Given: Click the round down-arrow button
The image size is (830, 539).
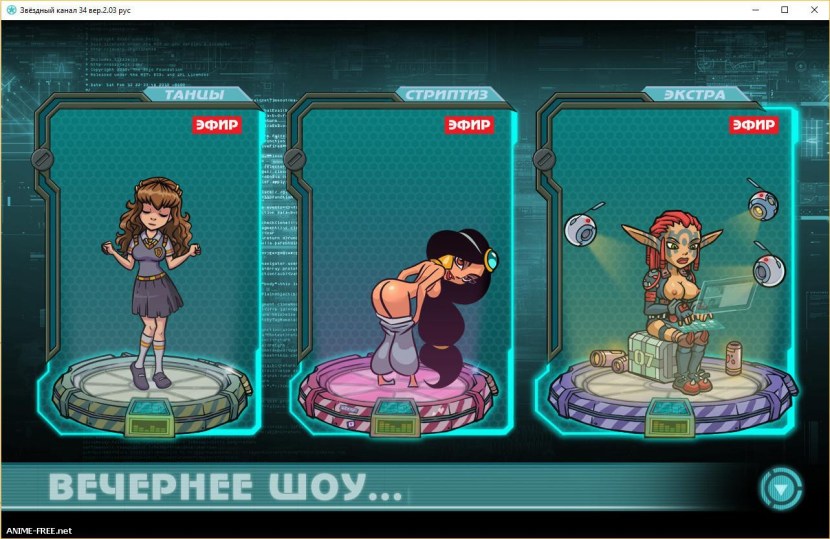Looking at the screenshot, I should (780, 489).
